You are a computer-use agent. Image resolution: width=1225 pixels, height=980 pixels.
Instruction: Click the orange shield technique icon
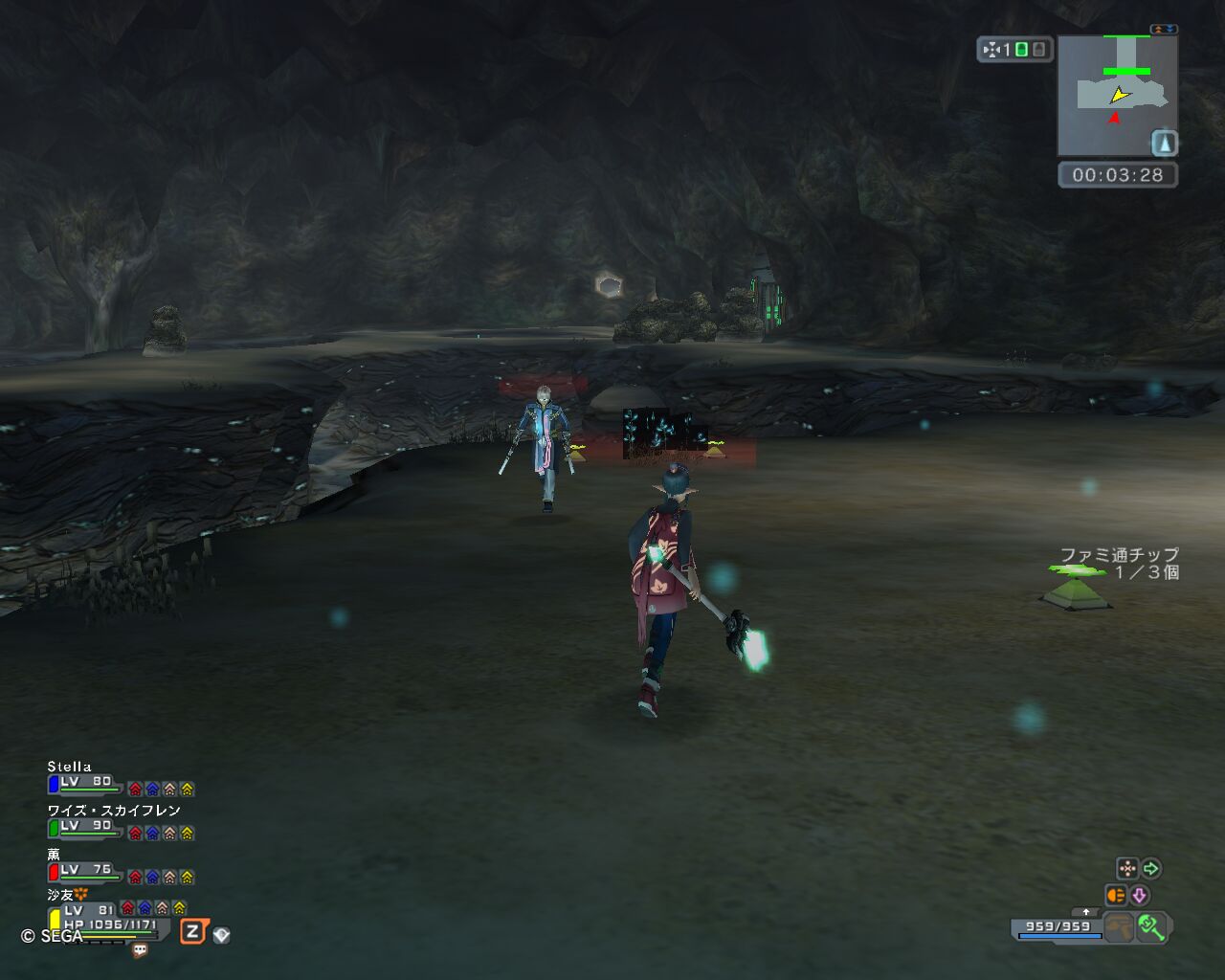[x=1115, y=895]
